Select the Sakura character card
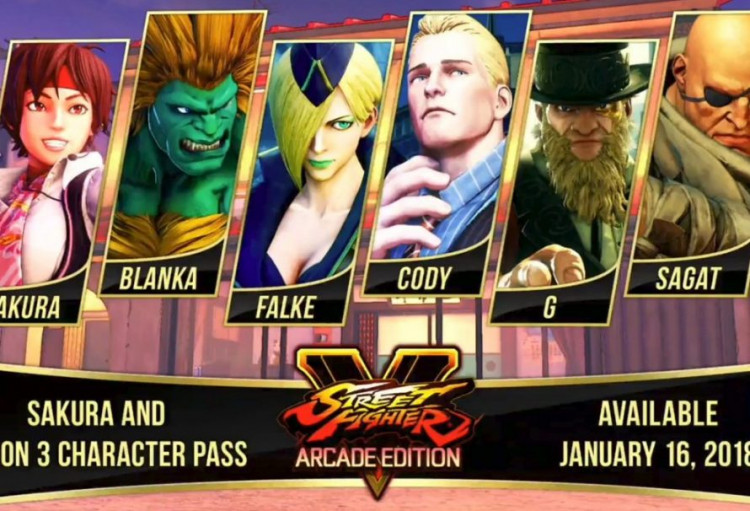The width and height of the screenshot is (750, 511). [x=55, y=170]
